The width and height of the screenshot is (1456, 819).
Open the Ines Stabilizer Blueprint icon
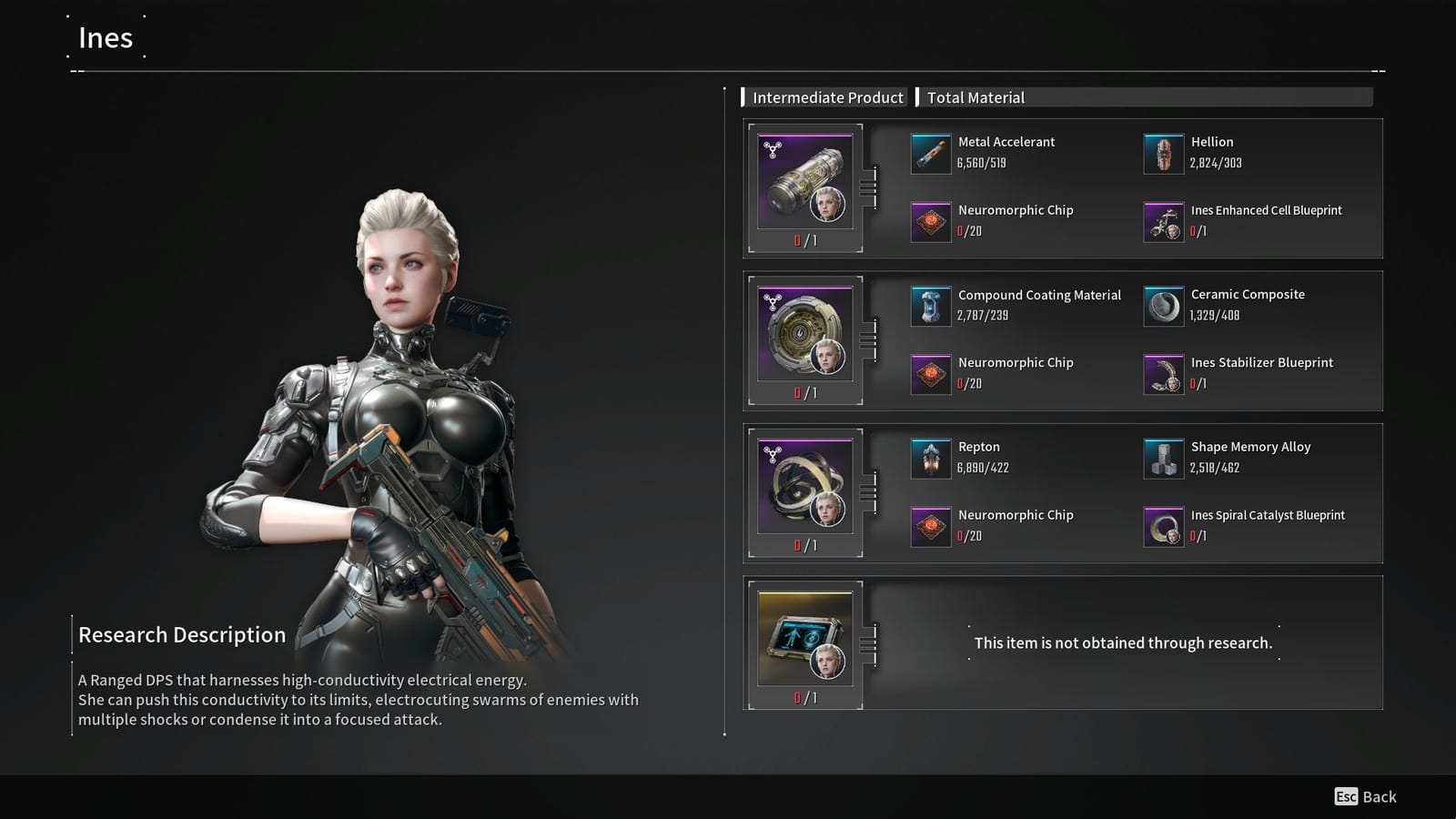pos(1164,373)
